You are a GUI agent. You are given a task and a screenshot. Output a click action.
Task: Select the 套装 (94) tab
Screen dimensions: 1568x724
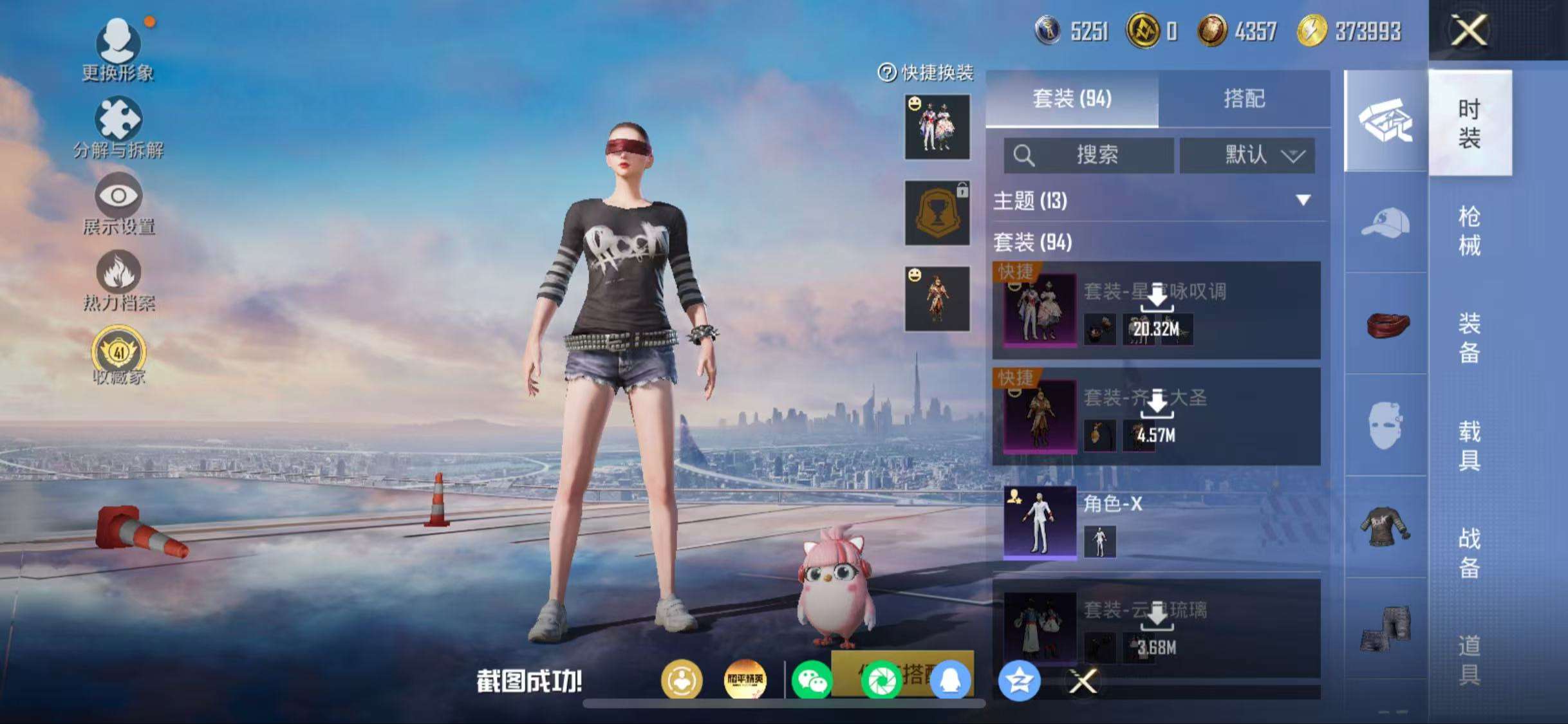point(1072,98)
